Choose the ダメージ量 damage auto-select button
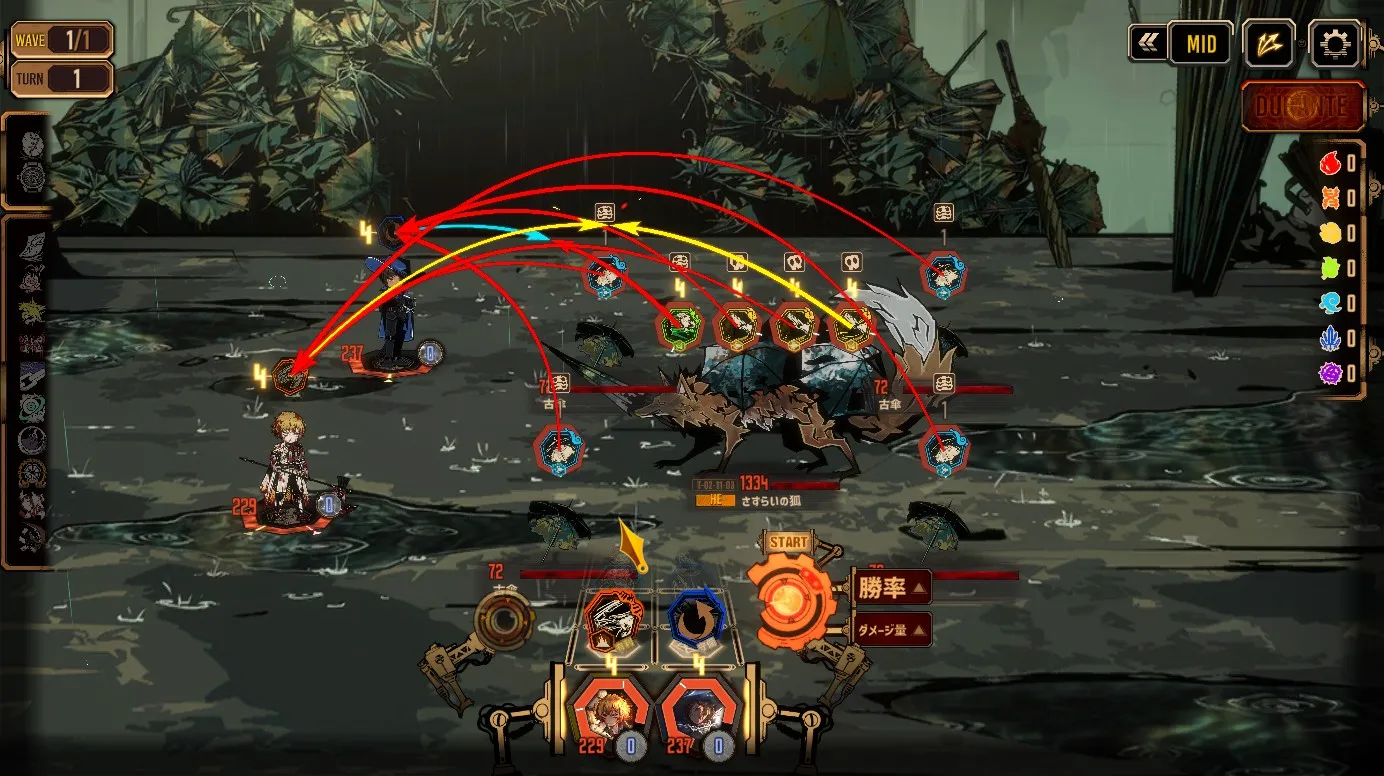The image size is (1384, 776). 892,630
